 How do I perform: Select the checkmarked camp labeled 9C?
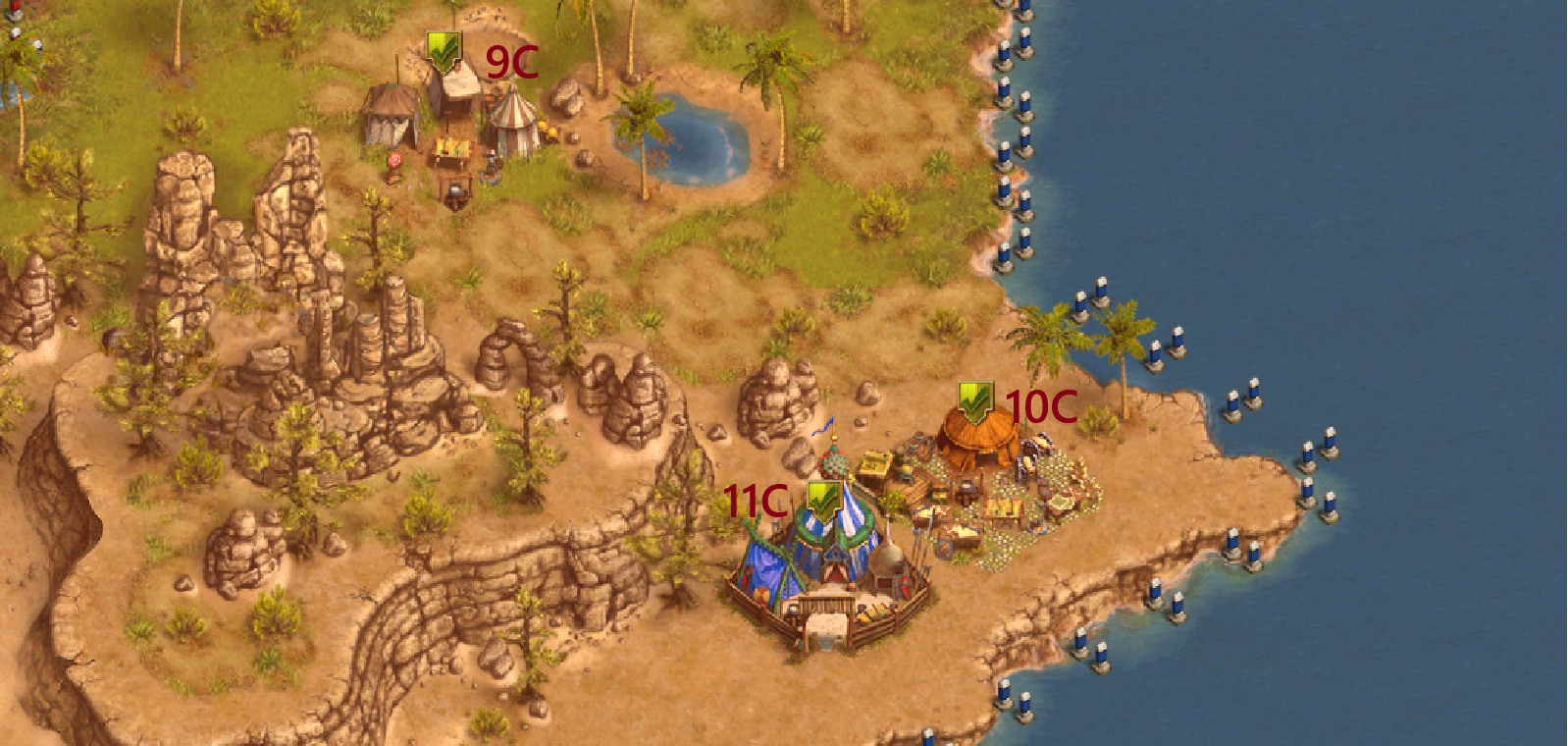click(x=444, y=51)
